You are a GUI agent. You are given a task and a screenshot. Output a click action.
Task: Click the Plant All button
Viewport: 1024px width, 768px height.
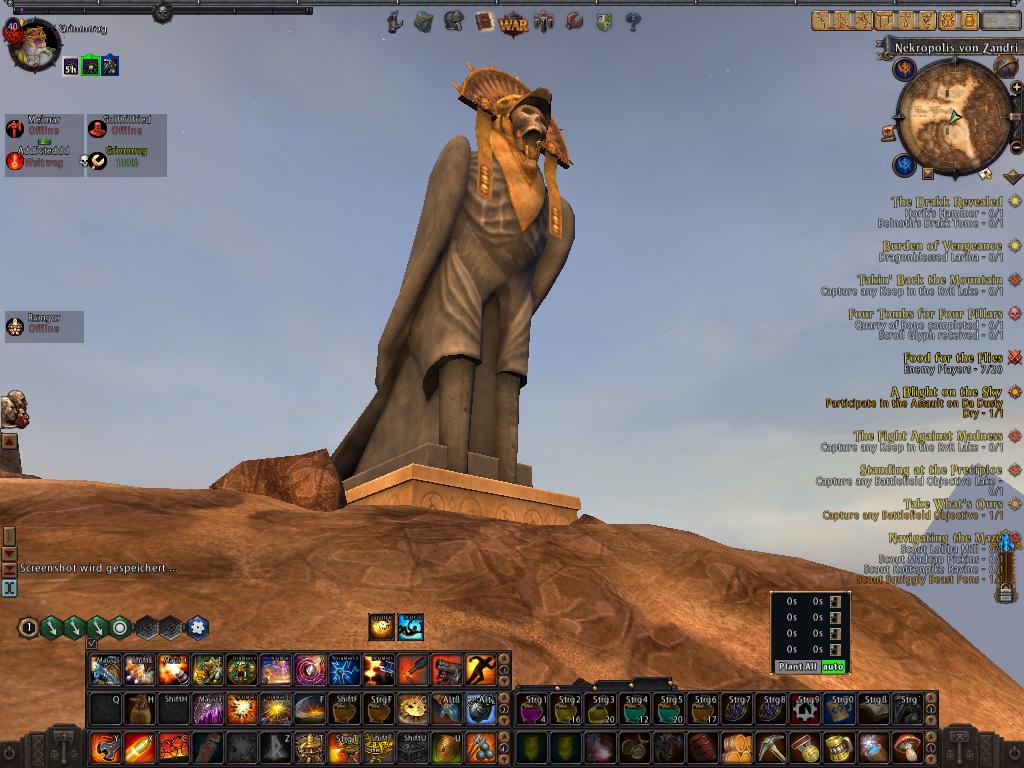tap(797, 666)
